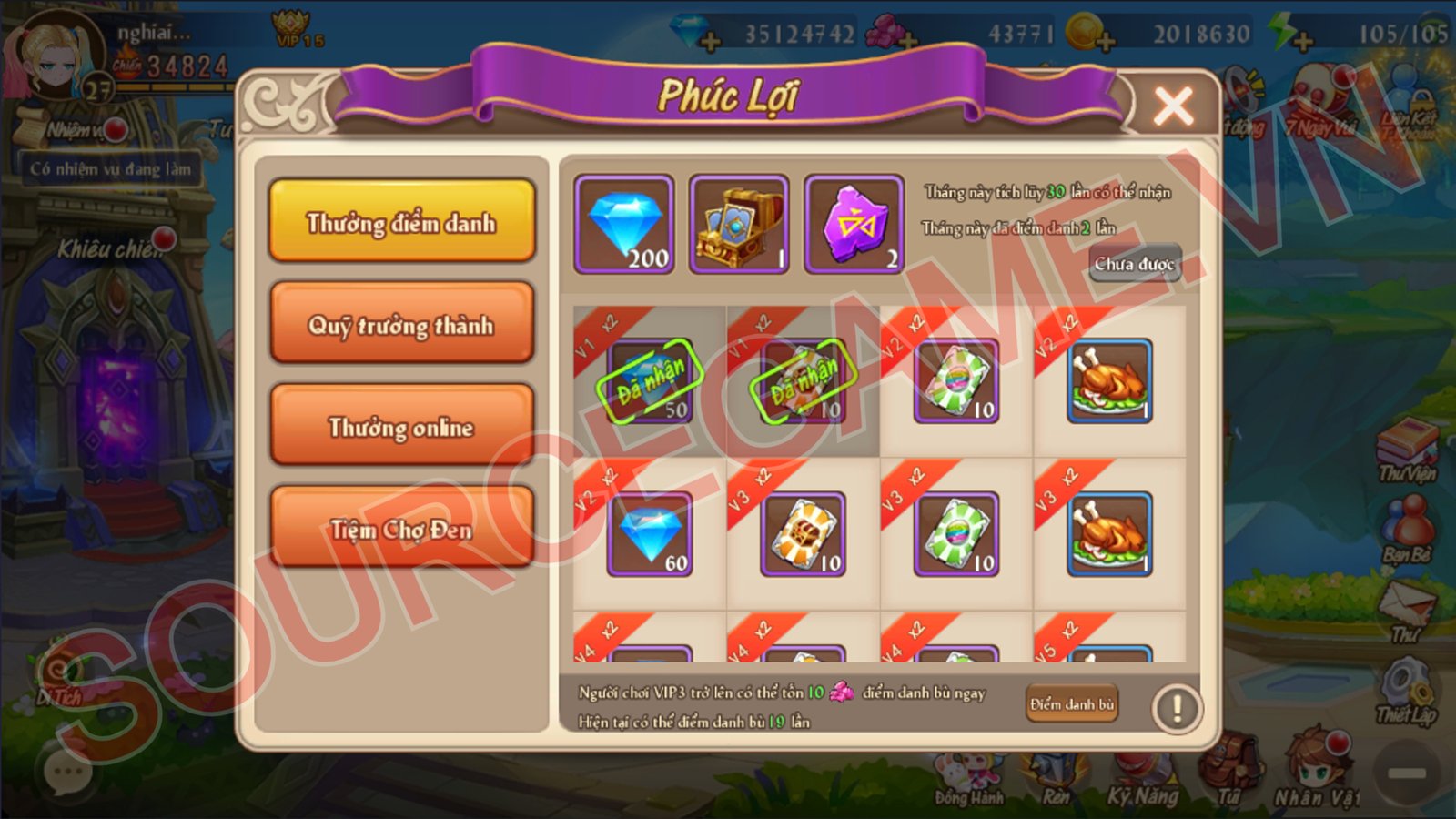The width and height of the screenshot is (1456, 819).
Task: Switch to Thưởng điểm danh tab
Action: (401, 221)
